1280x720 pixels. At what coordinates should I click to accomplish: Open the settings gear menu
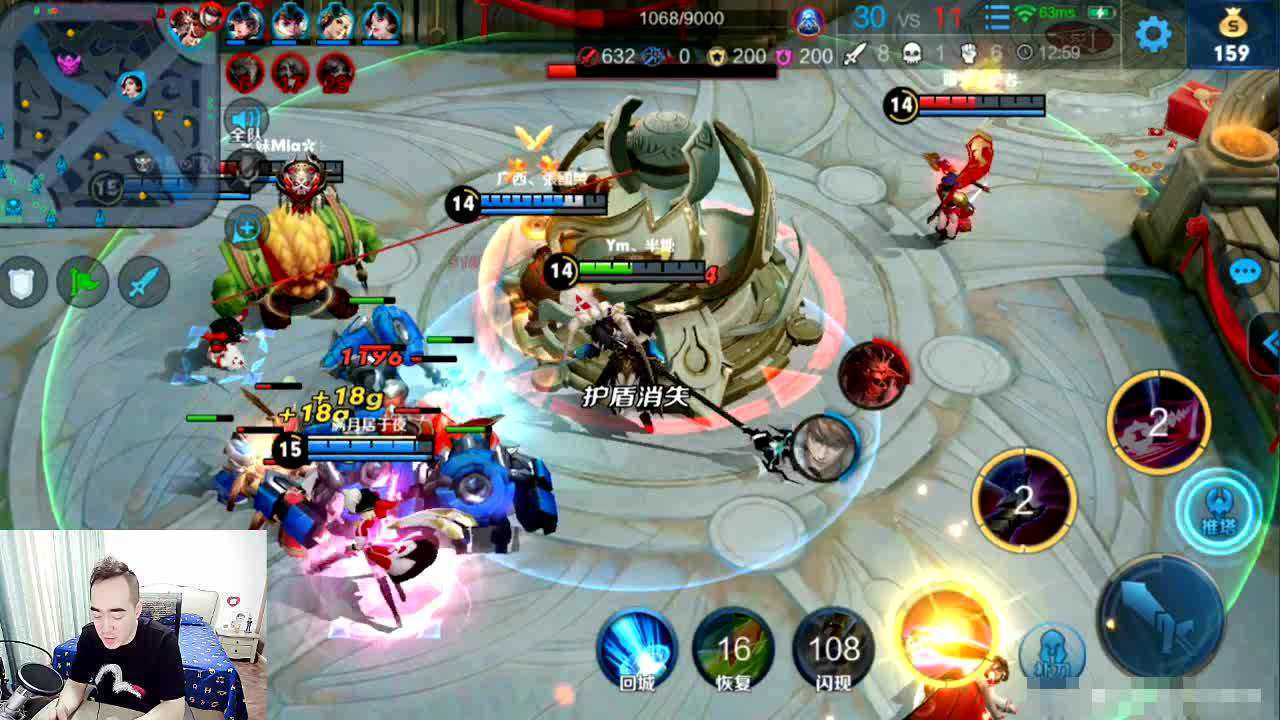coord(1153,34)
